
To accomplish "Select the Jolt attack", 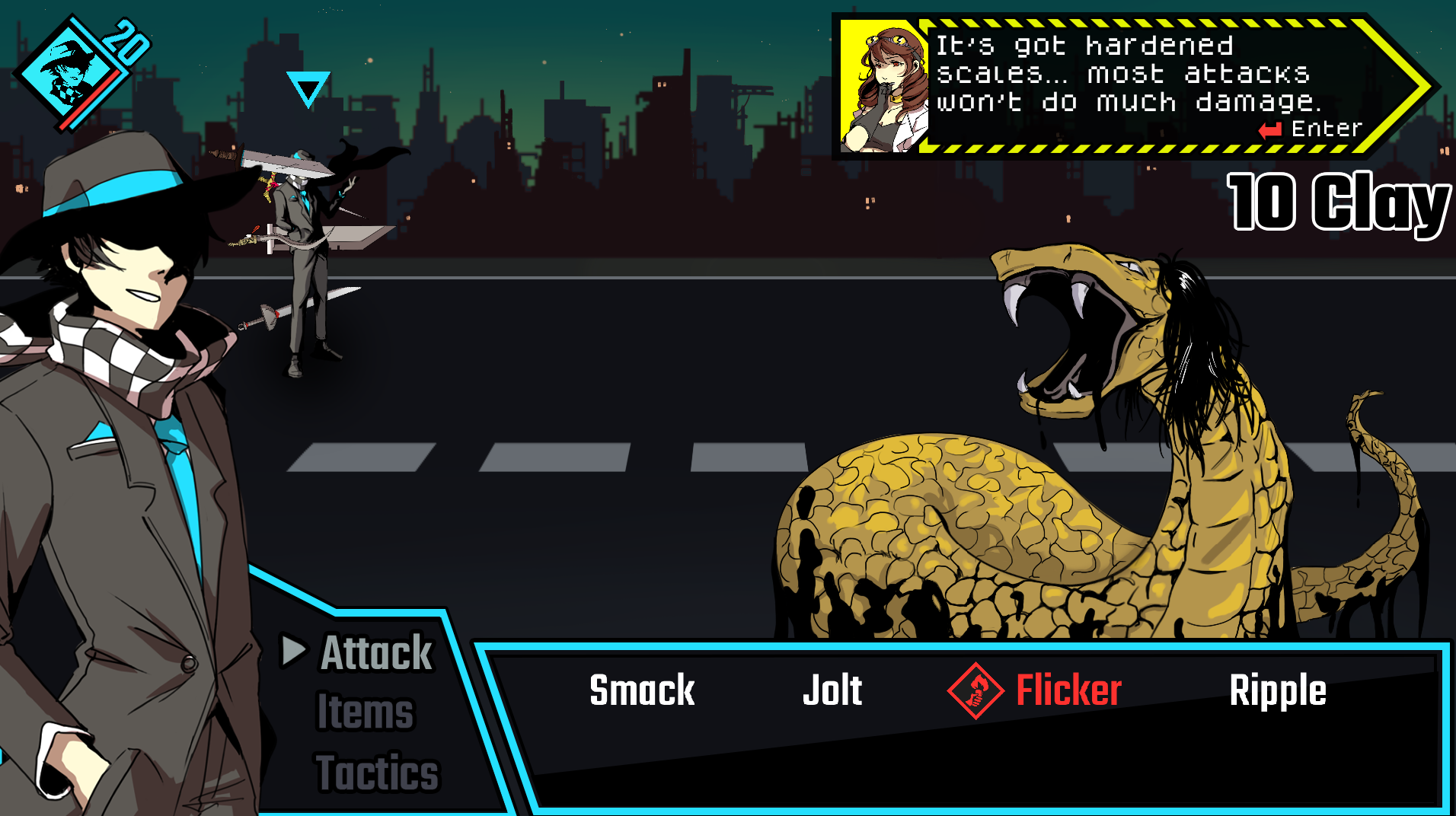I will 832,690.
